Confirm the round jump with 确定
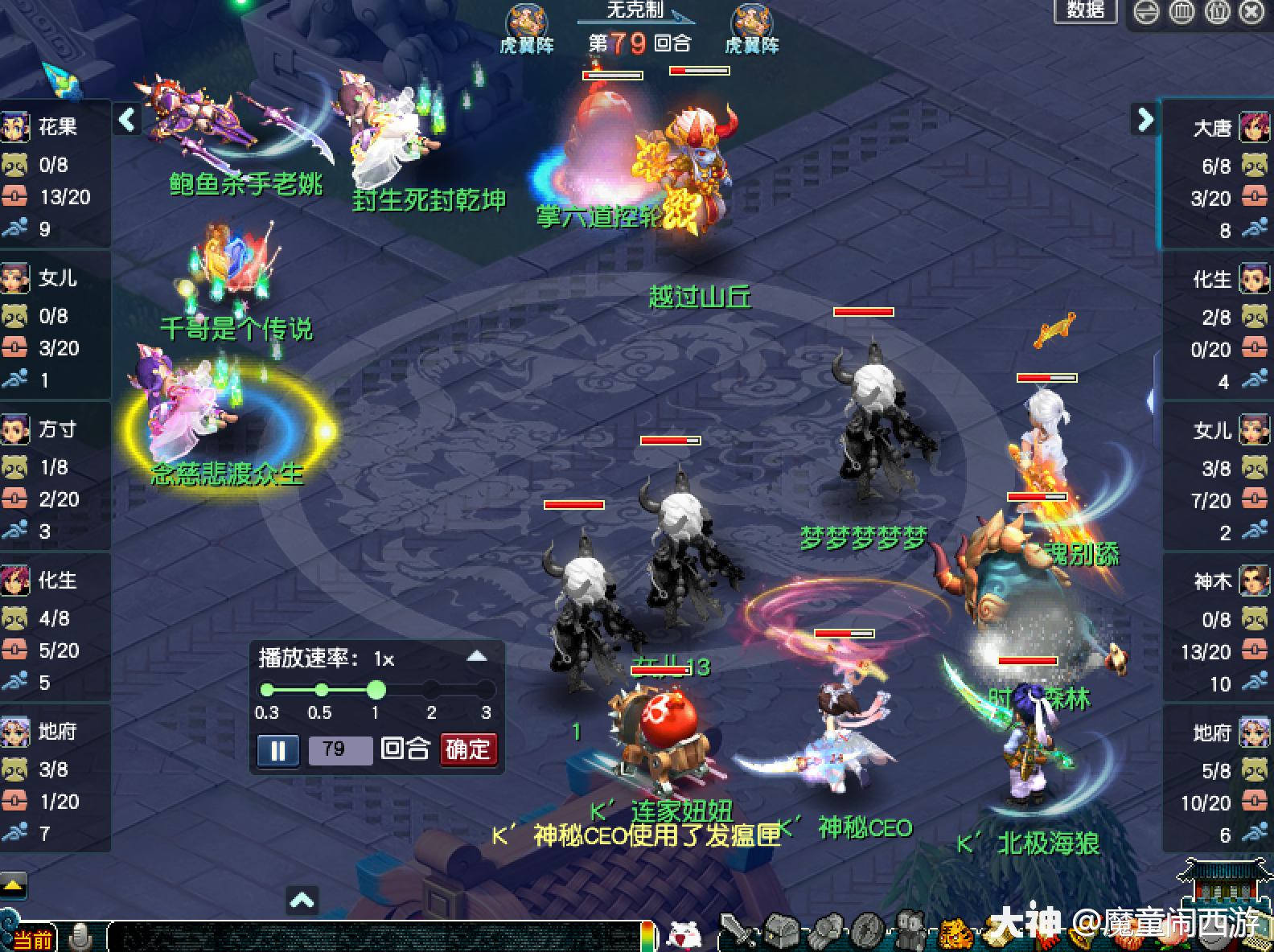This screenshot has height=952, width=1274. (x=468, y=749)
